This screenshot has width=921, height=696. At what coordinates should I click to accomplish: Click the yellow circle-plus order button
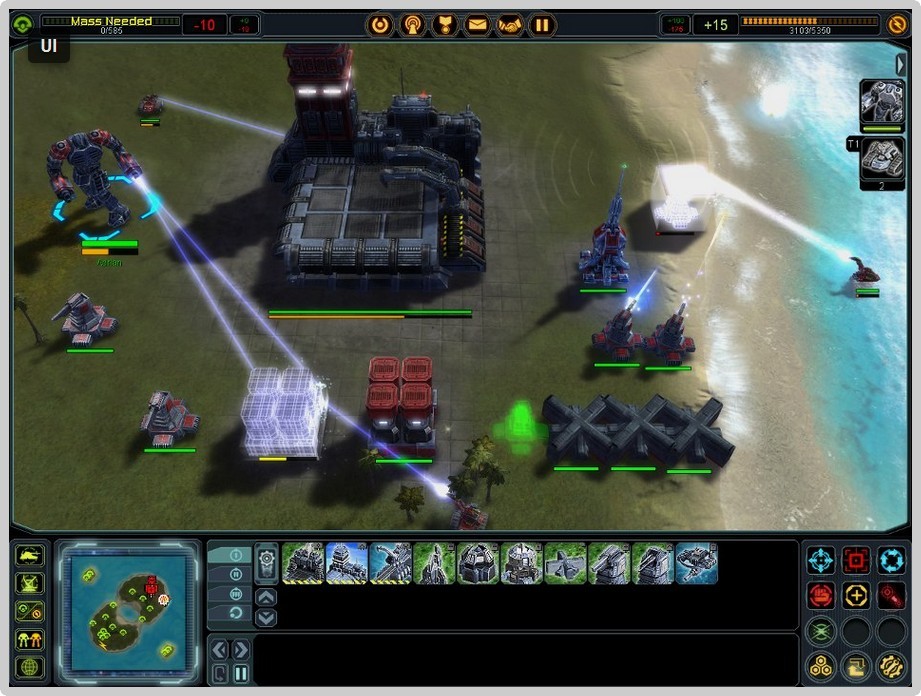pos(856,596)
